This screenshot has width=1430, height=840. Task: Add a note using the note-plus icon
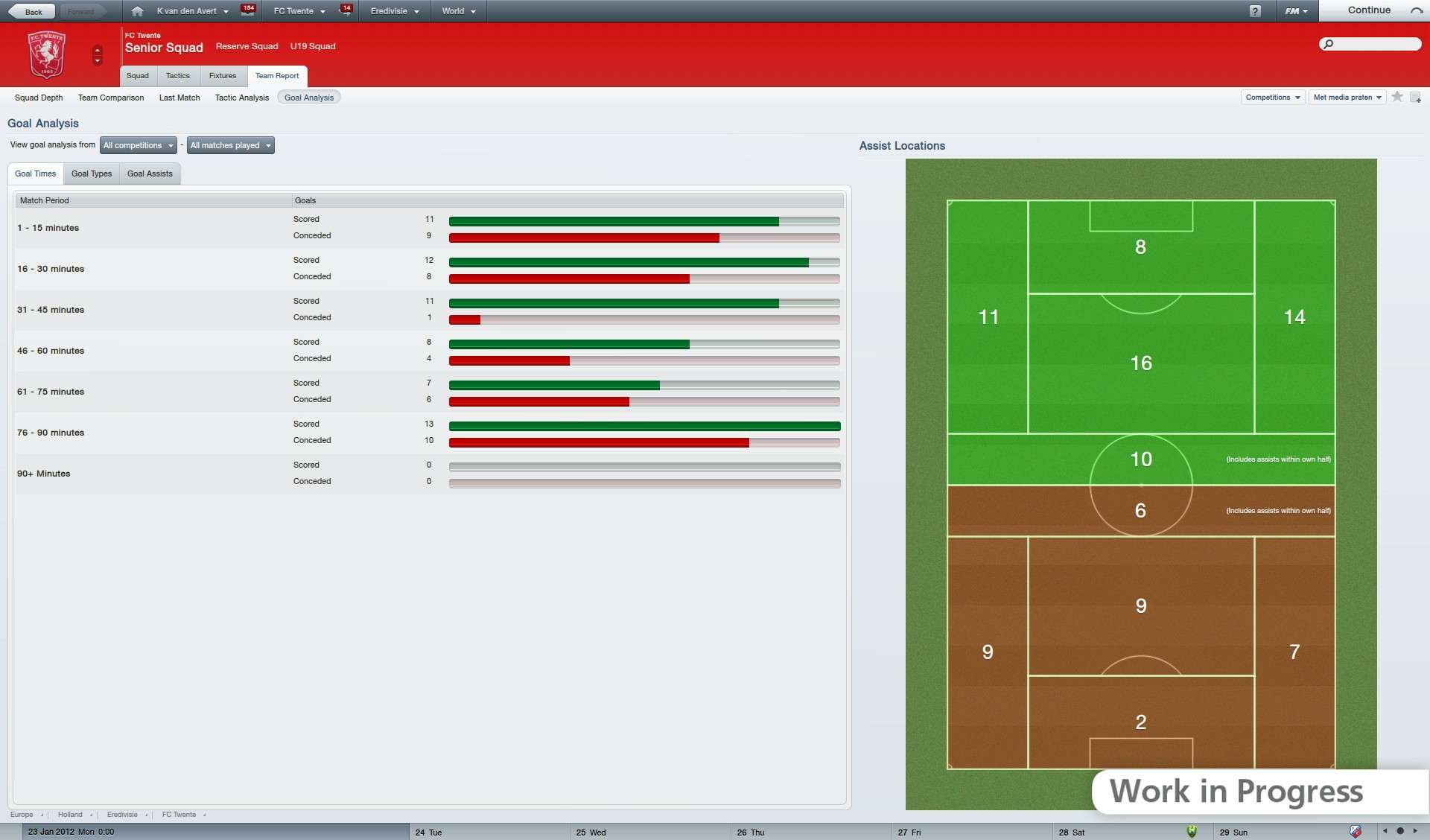coord(1417,97)
